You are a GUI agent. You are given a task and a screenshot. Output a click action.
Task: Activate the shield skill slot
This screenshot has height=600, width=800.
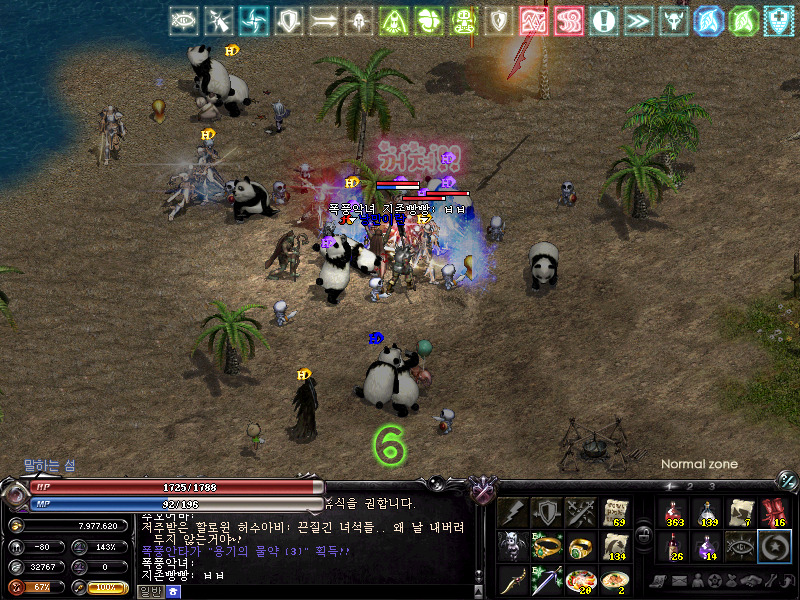[547, 512]
